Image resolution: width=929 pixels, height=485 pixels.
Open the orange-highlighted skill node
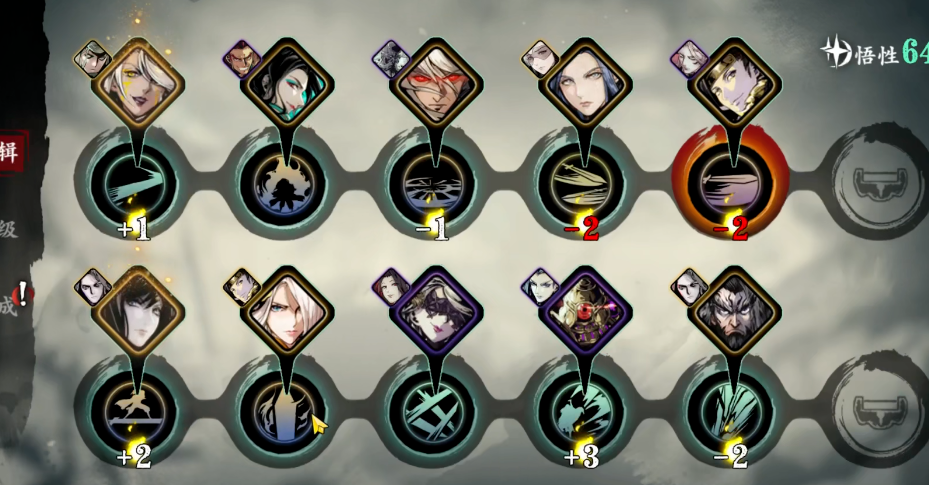[732, 185]
